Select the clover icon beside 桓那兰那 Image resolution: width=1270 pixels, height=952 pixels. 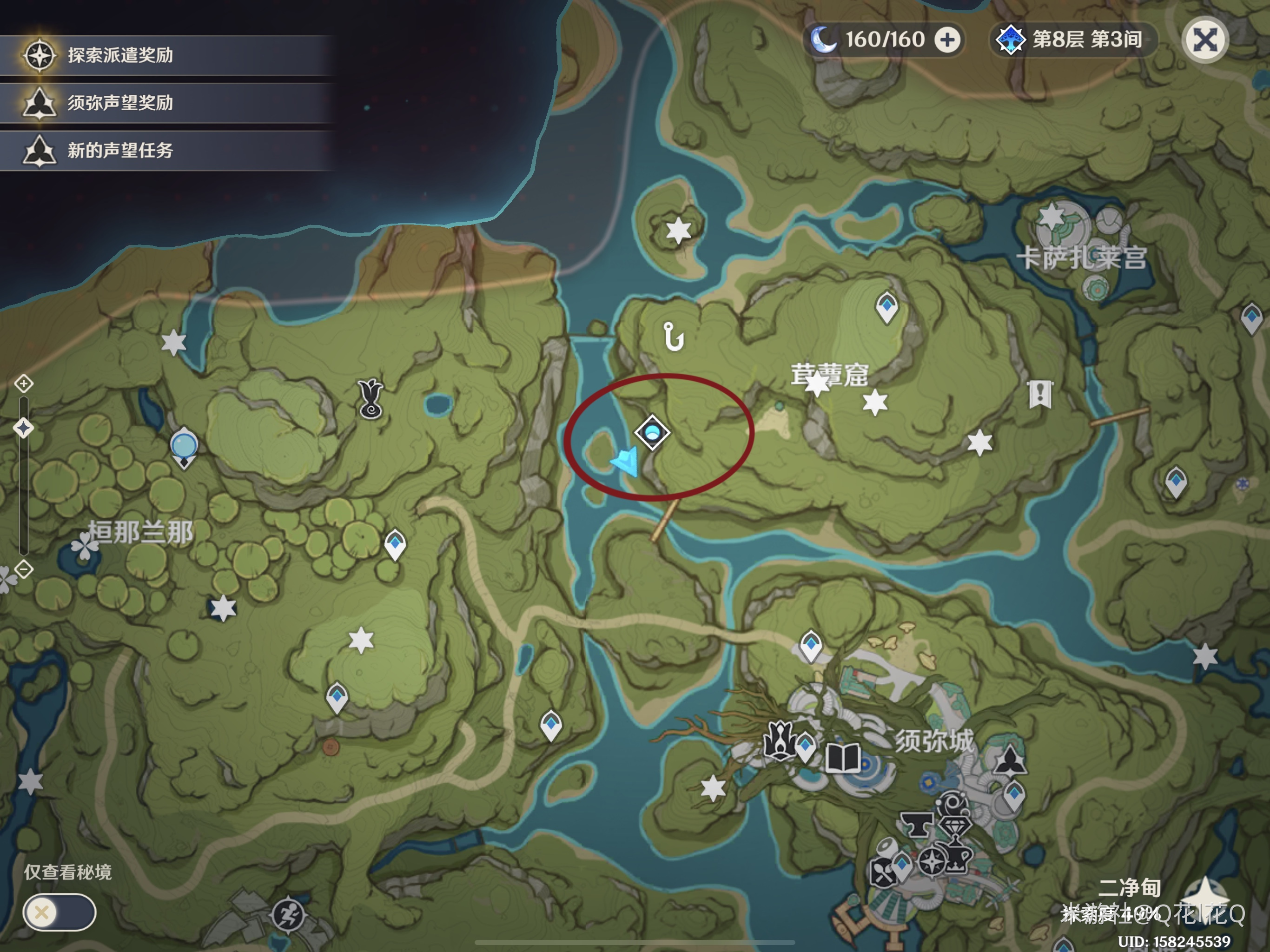pyautogui.click(x=85, y=545)
